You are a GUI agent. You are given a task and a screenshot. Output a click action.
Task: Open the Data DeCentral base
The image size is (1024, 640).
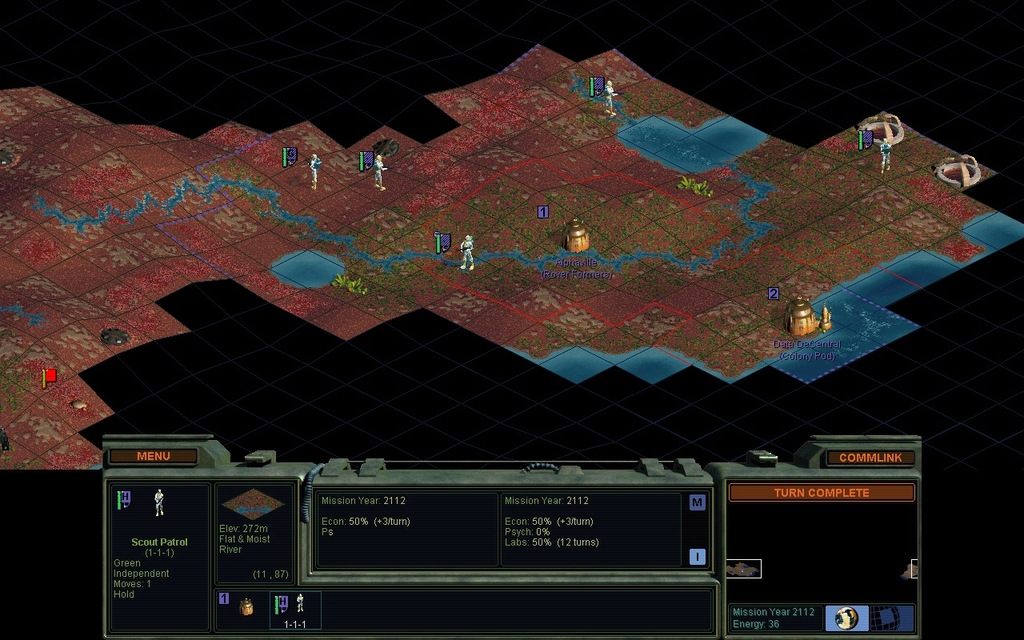(x=801, y=317)
